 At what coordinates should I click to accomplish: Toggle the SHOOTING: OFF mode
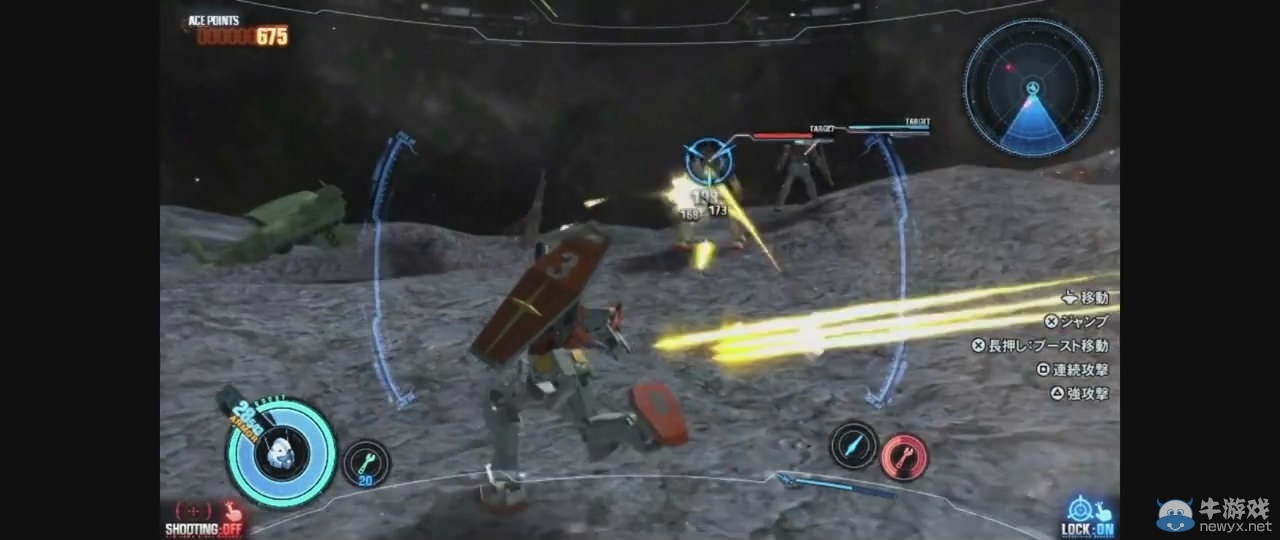(x=204, y=519)
